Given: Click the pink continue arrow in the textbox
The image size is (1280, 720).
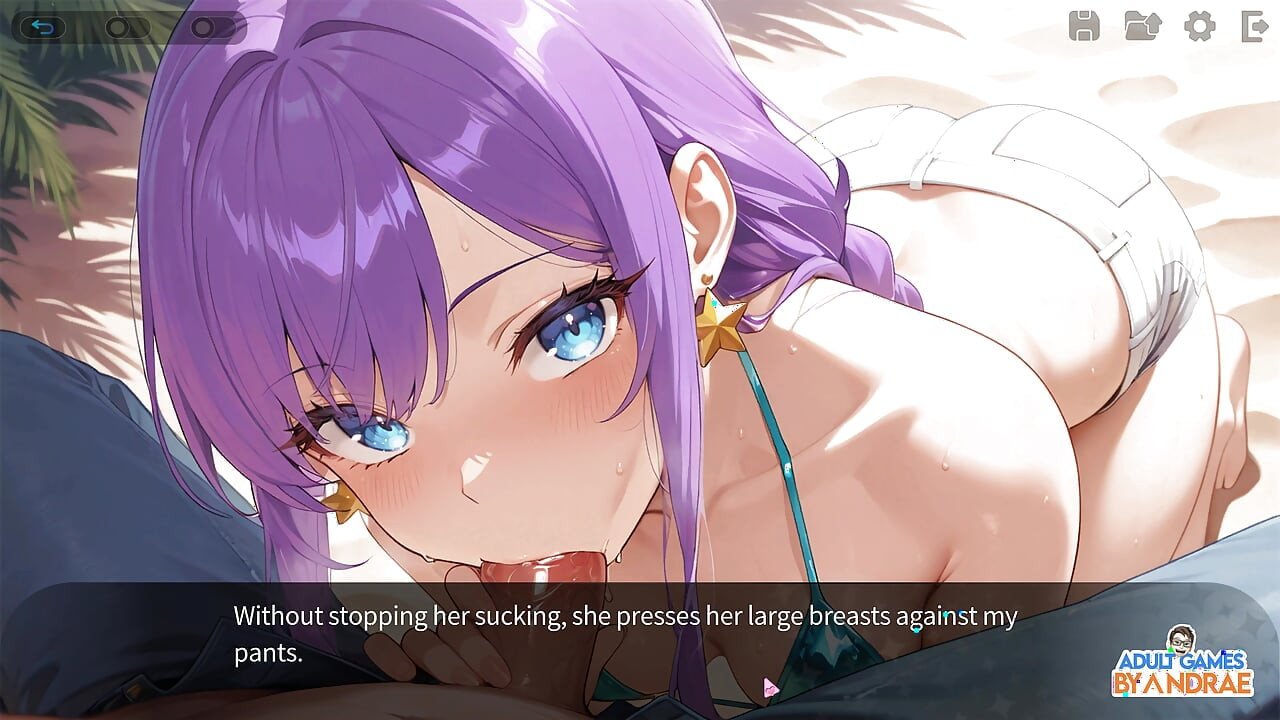Looking at the screenshot, I should pos(769,685).
